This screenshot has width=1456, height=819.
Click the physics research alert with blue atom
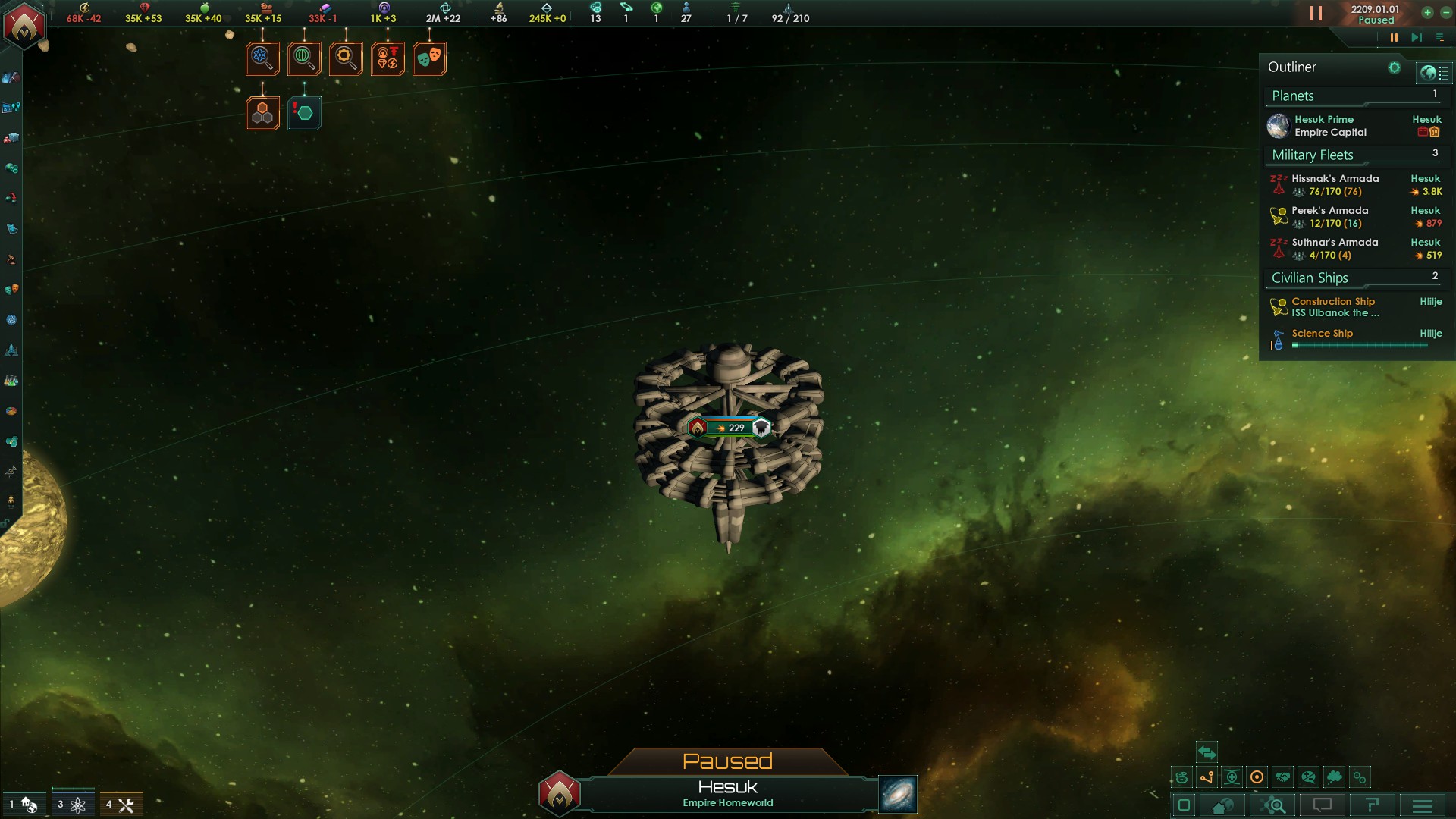point(262,58)
